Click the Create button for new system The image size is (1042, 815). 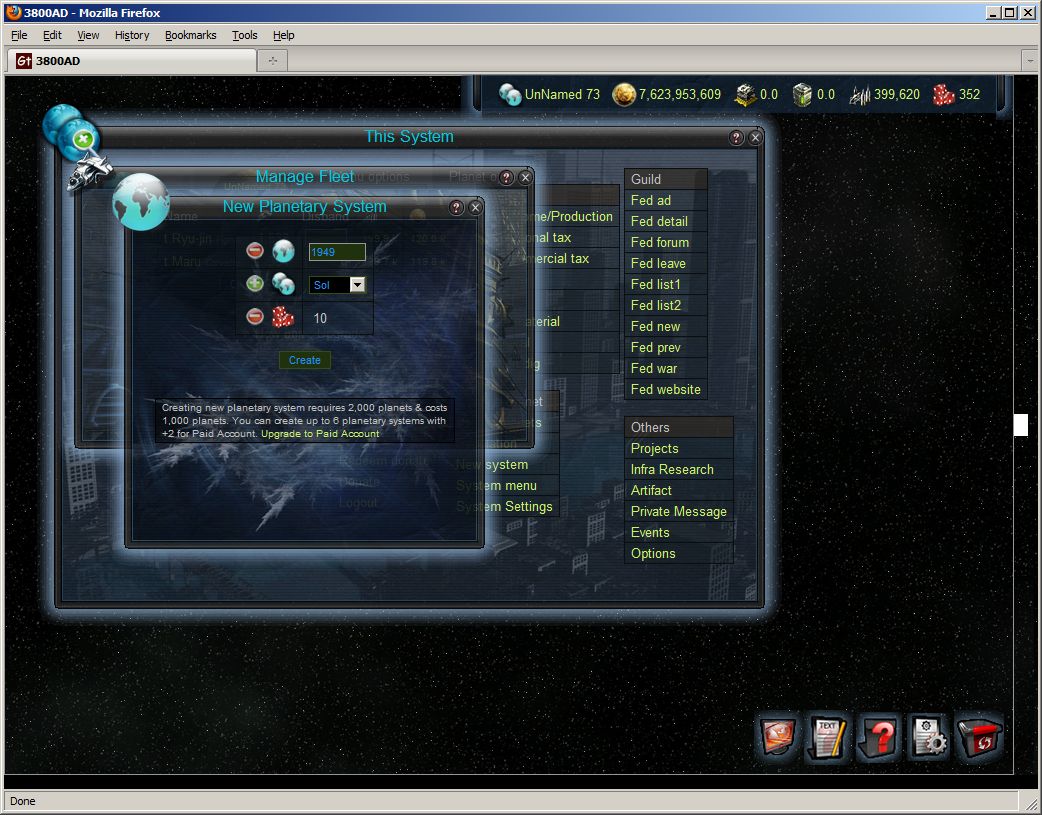304,360
